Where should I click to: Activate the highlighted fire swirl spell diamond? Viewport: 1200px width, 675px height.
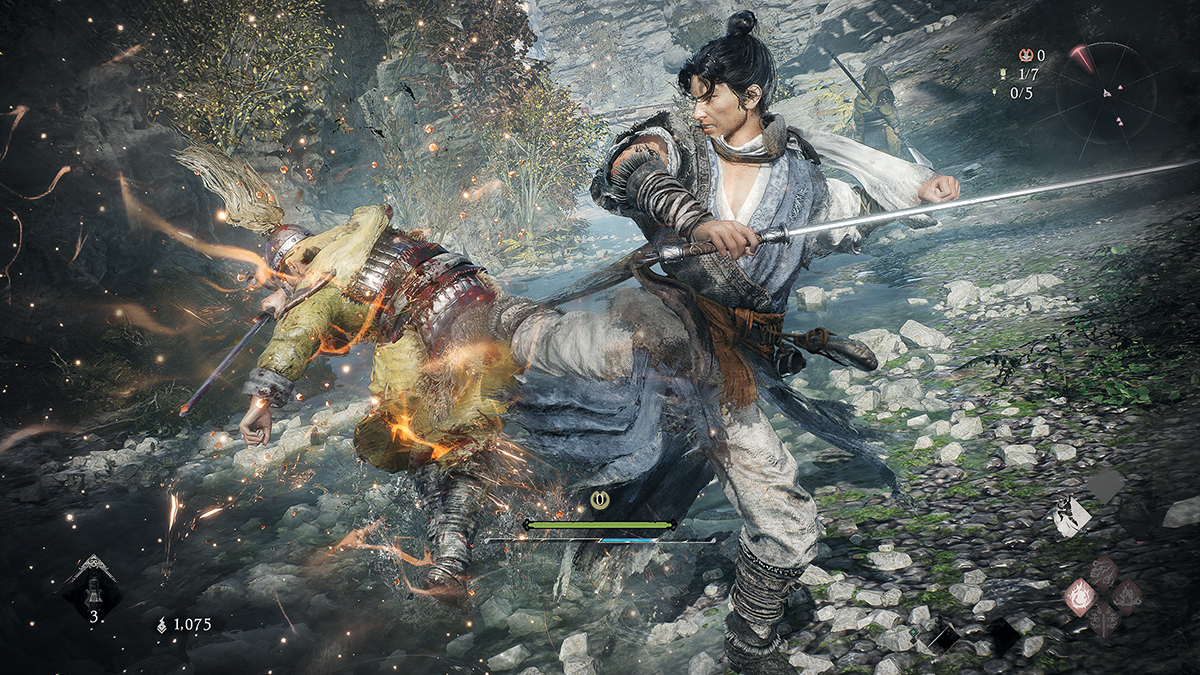click(x=1081, y=596)
